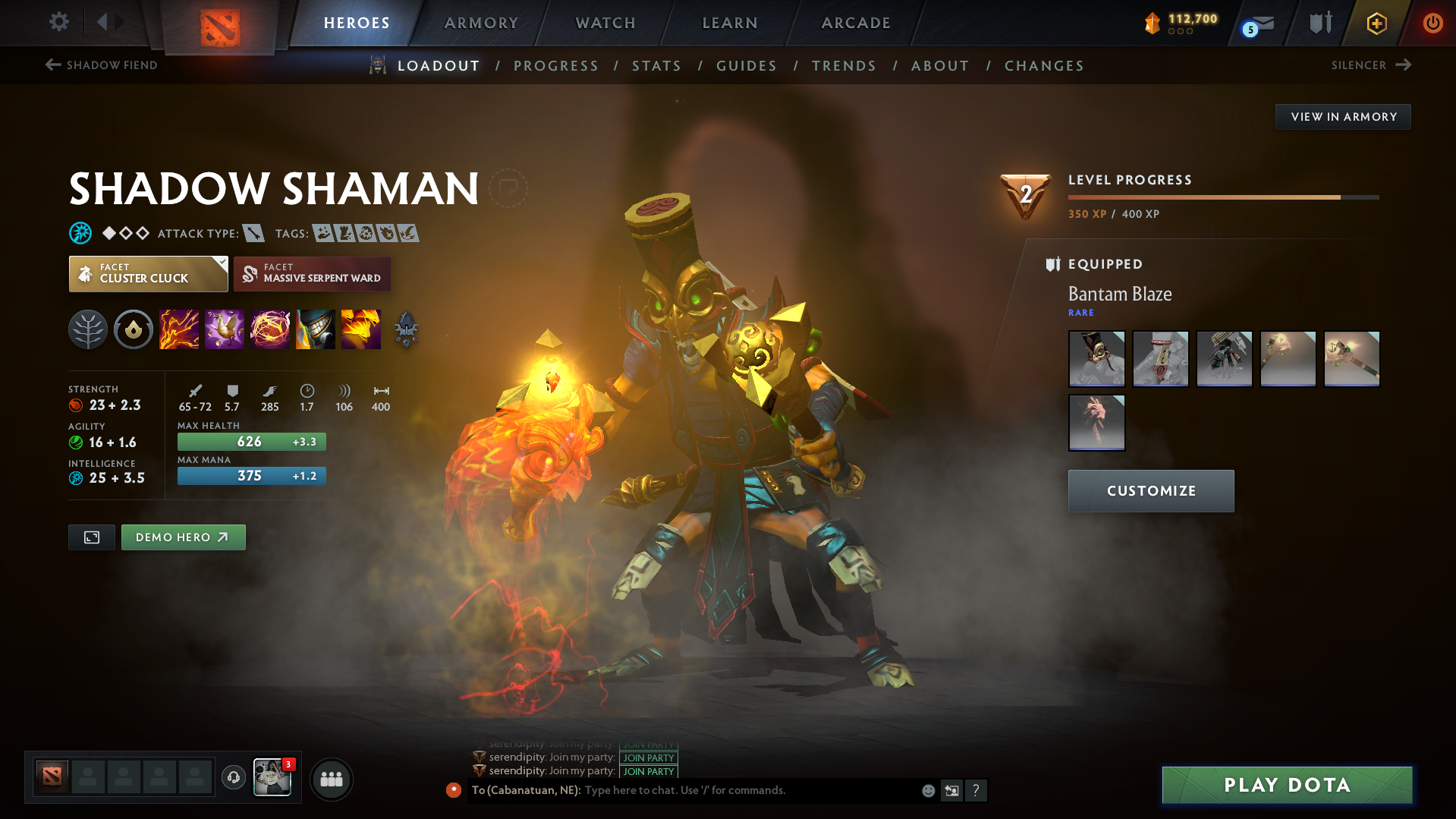This screenshot has height=819, width=1456.
Task: Switch to the STATS tab
Action: 656,66
